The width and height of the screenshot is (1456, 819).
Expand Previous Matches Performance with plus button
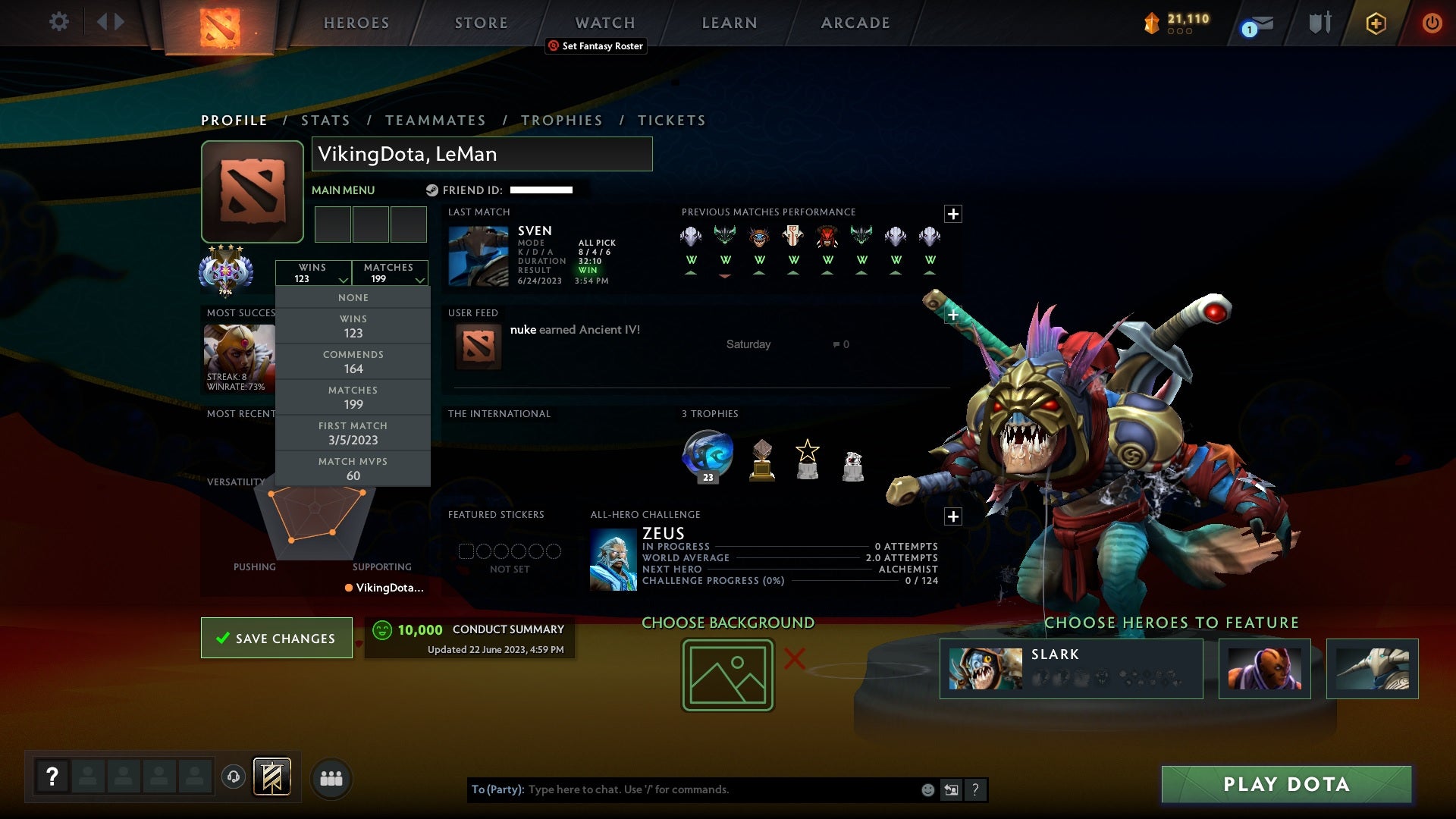tap(953, 215)
